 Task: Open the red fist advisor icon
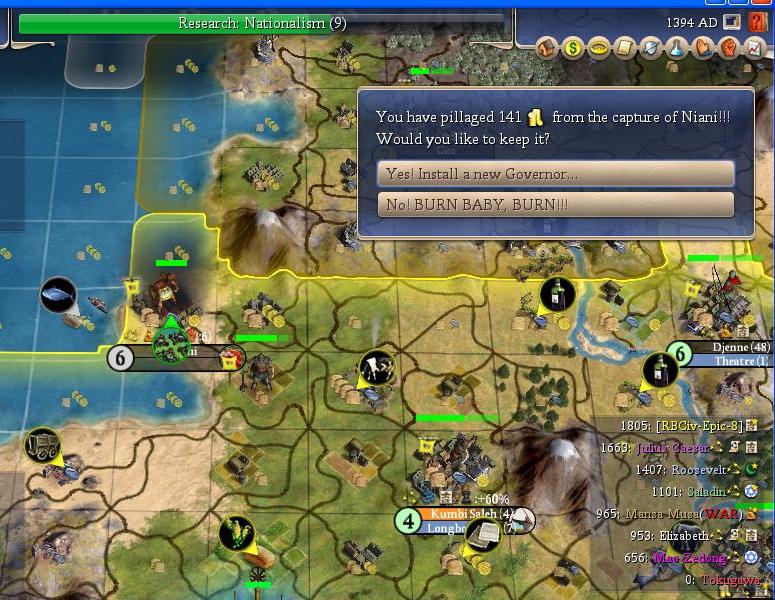click(730, 47)
